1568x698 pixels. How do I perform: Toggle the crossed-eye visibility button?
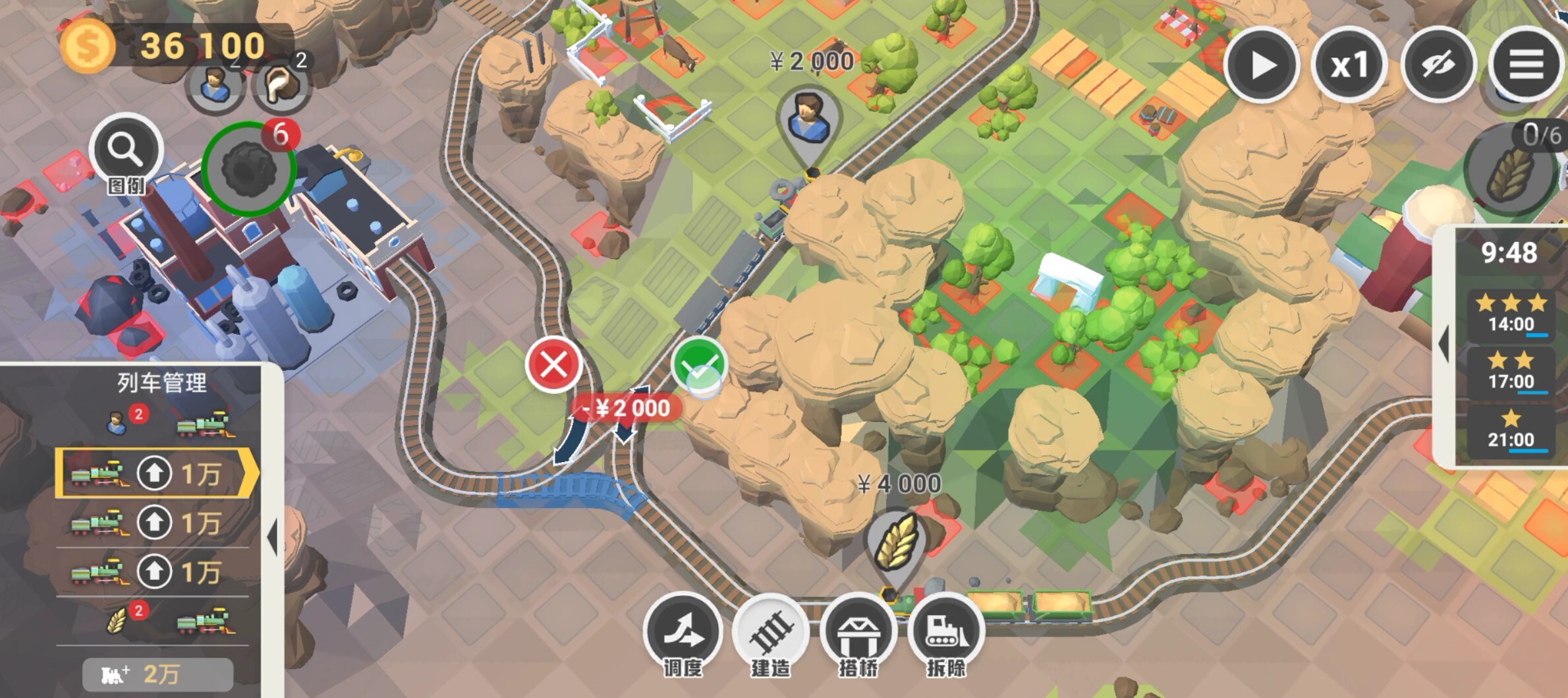click(1438, 65)
